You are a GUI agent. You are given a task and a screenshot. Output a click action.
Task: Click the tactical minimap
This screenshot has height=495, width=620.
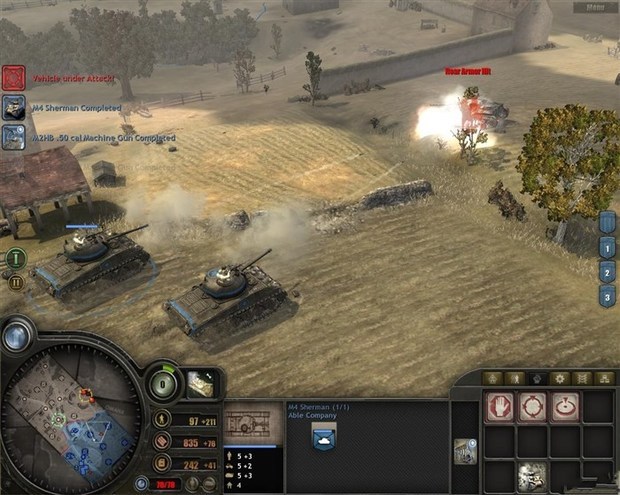(70, 420)
